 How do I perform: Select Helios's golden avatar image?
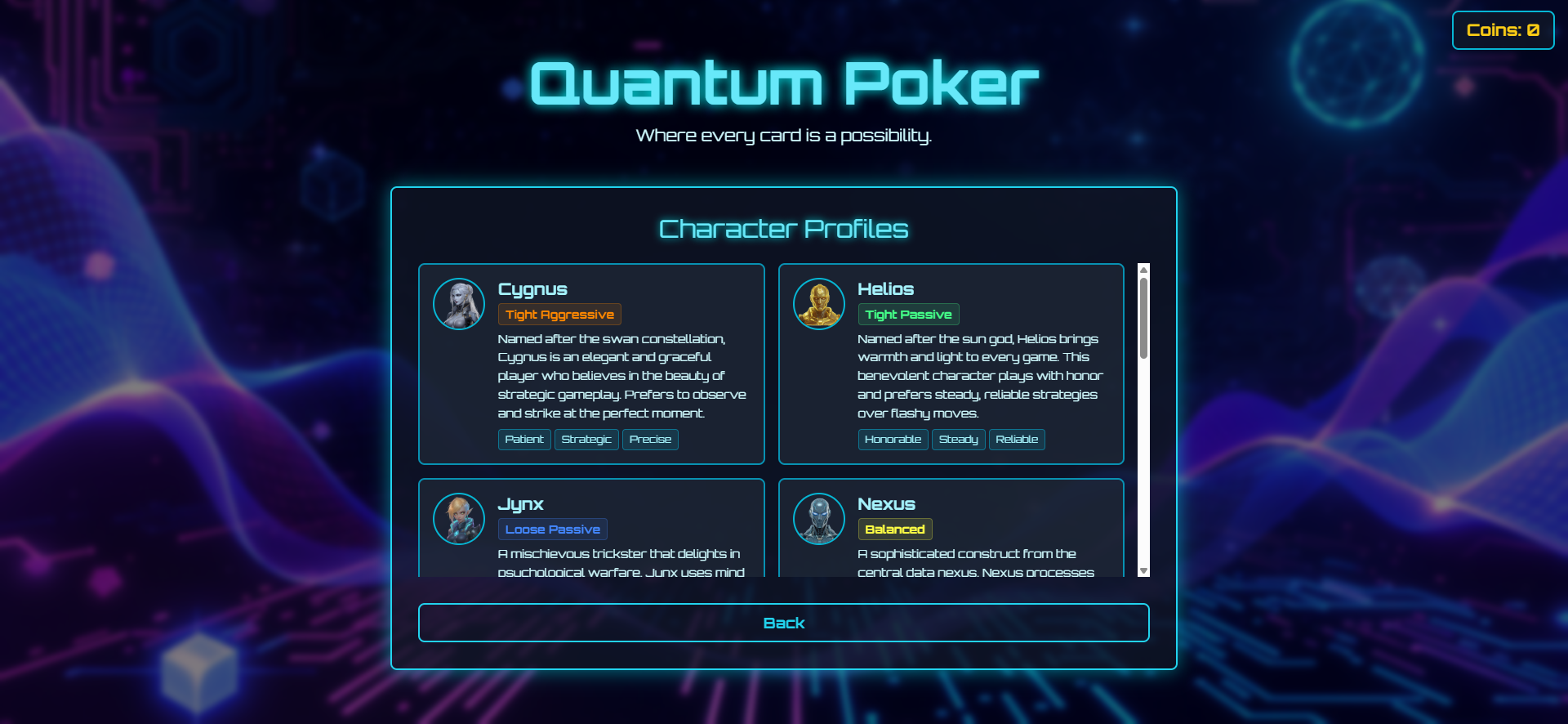click(818, 303)
